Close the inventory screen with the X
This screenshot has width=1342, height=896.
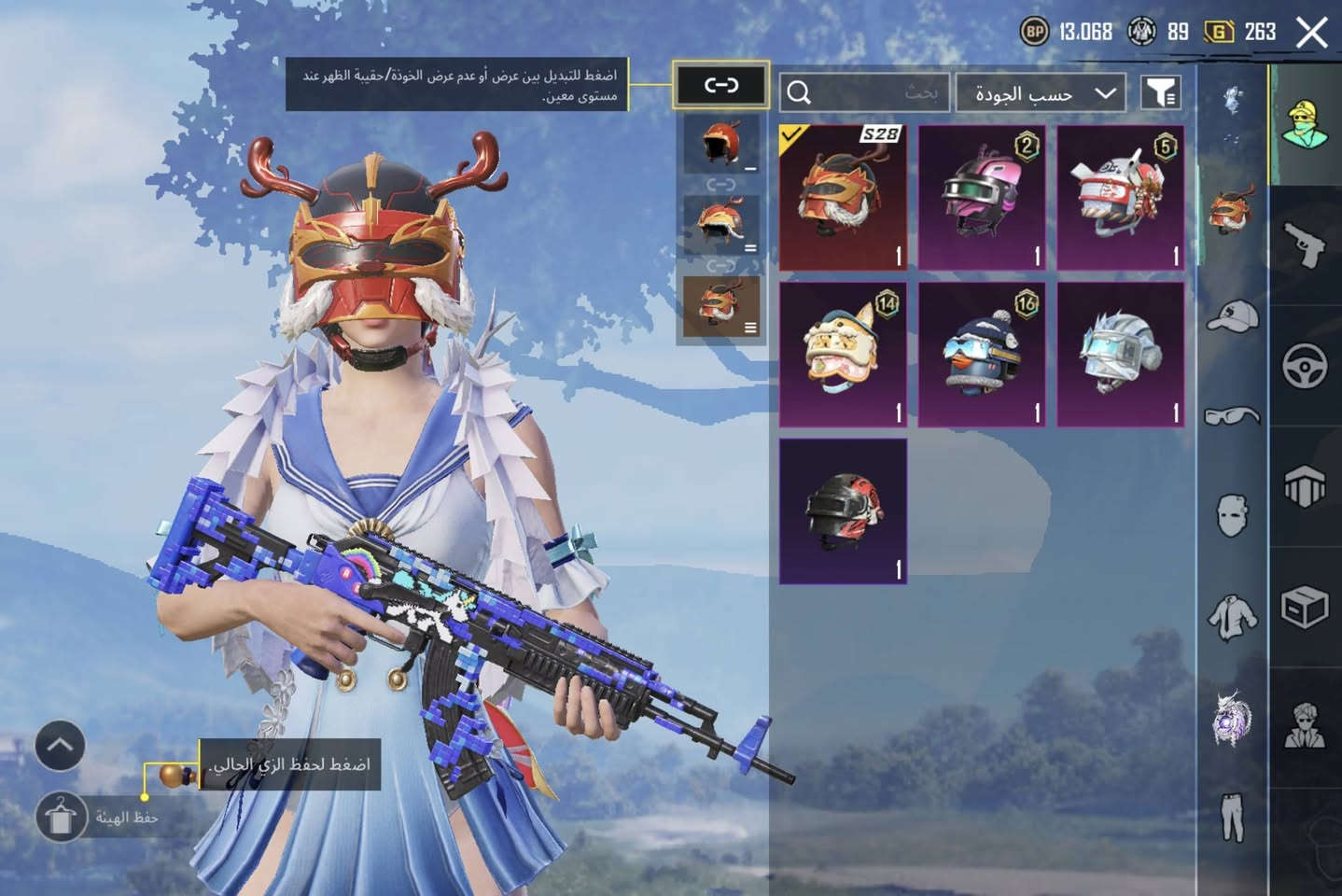[1311, 33]
